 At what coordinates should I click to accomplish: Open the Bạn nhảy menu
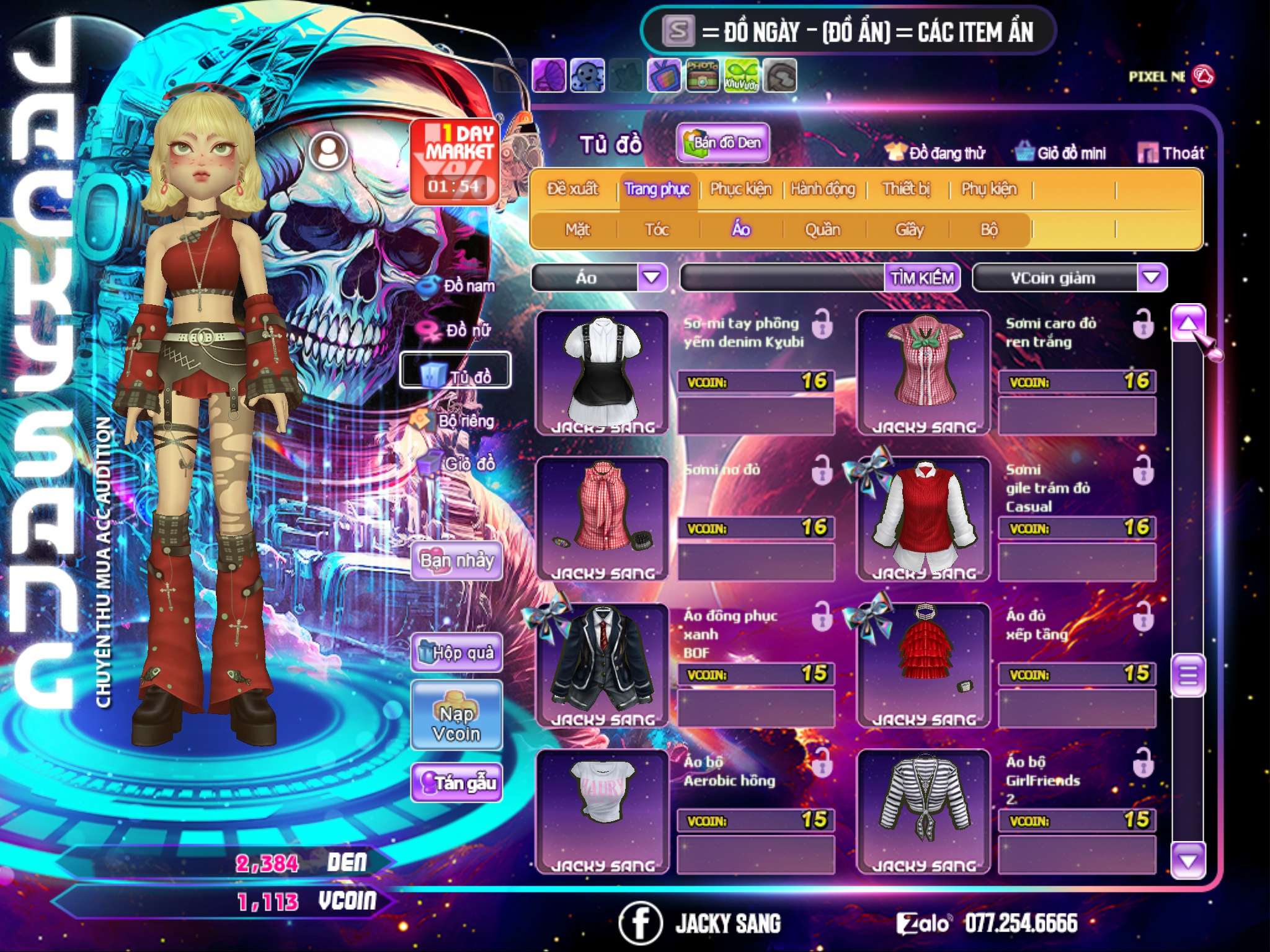click(456, 561)
